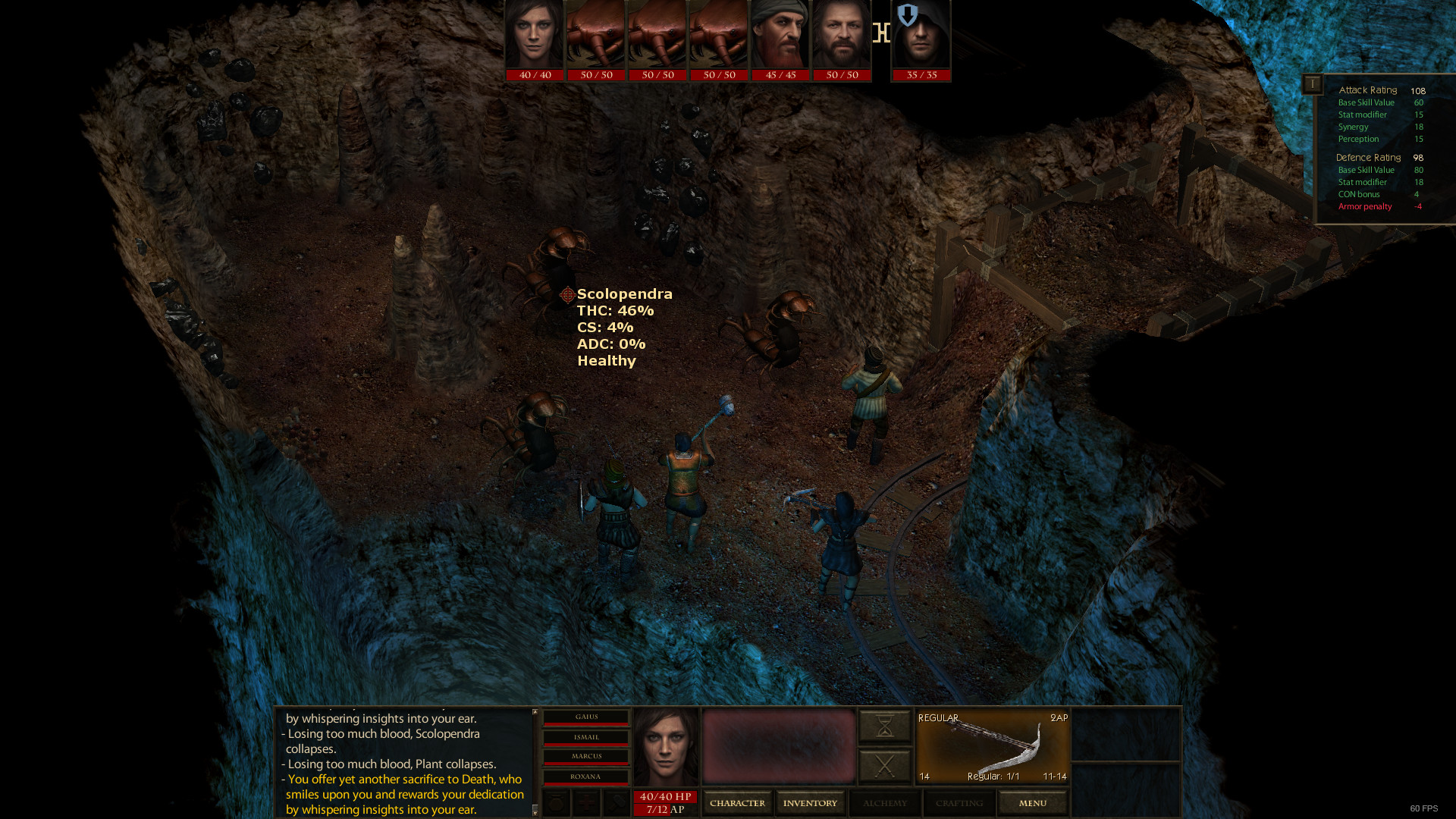Screen dimensions: 1456x819
Task: Select party member MARCUS
Action: pyautogui.click(x=586, y=757)
